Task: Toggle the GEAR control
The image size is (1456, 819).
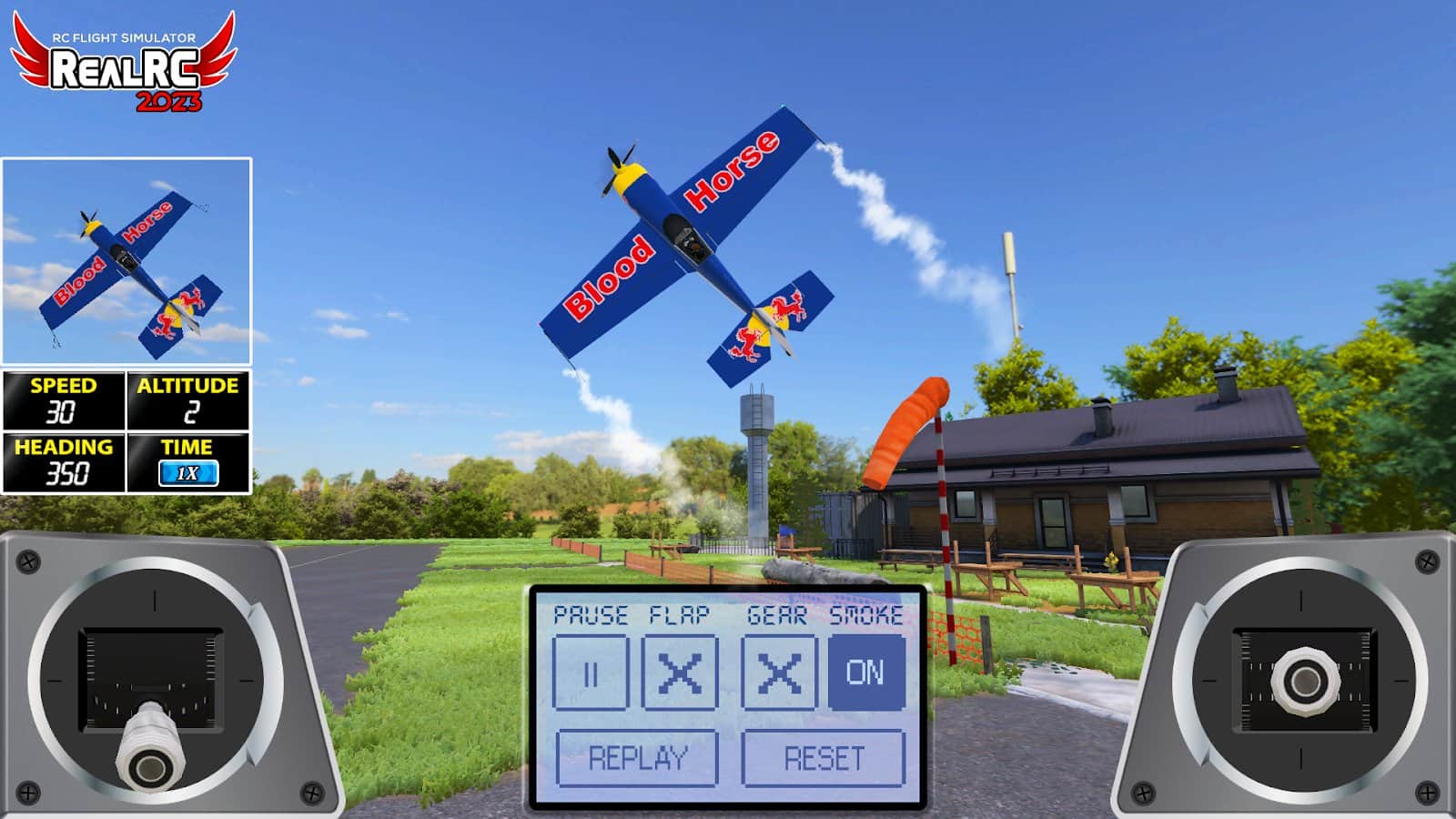Action: click(778, 673)
